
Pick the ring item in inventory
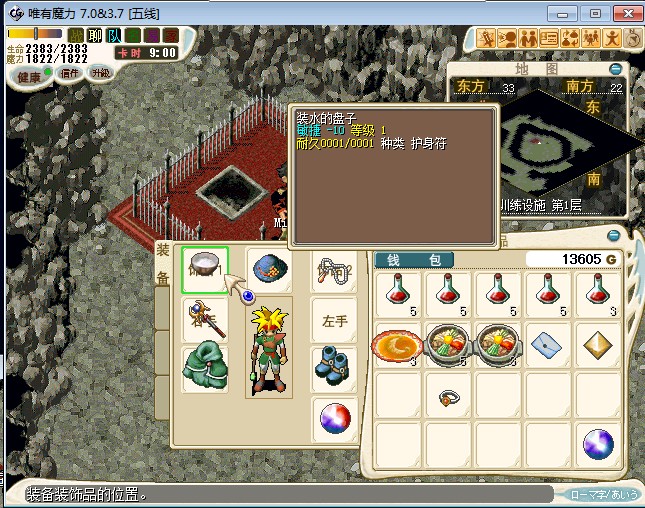coord(448,396)
